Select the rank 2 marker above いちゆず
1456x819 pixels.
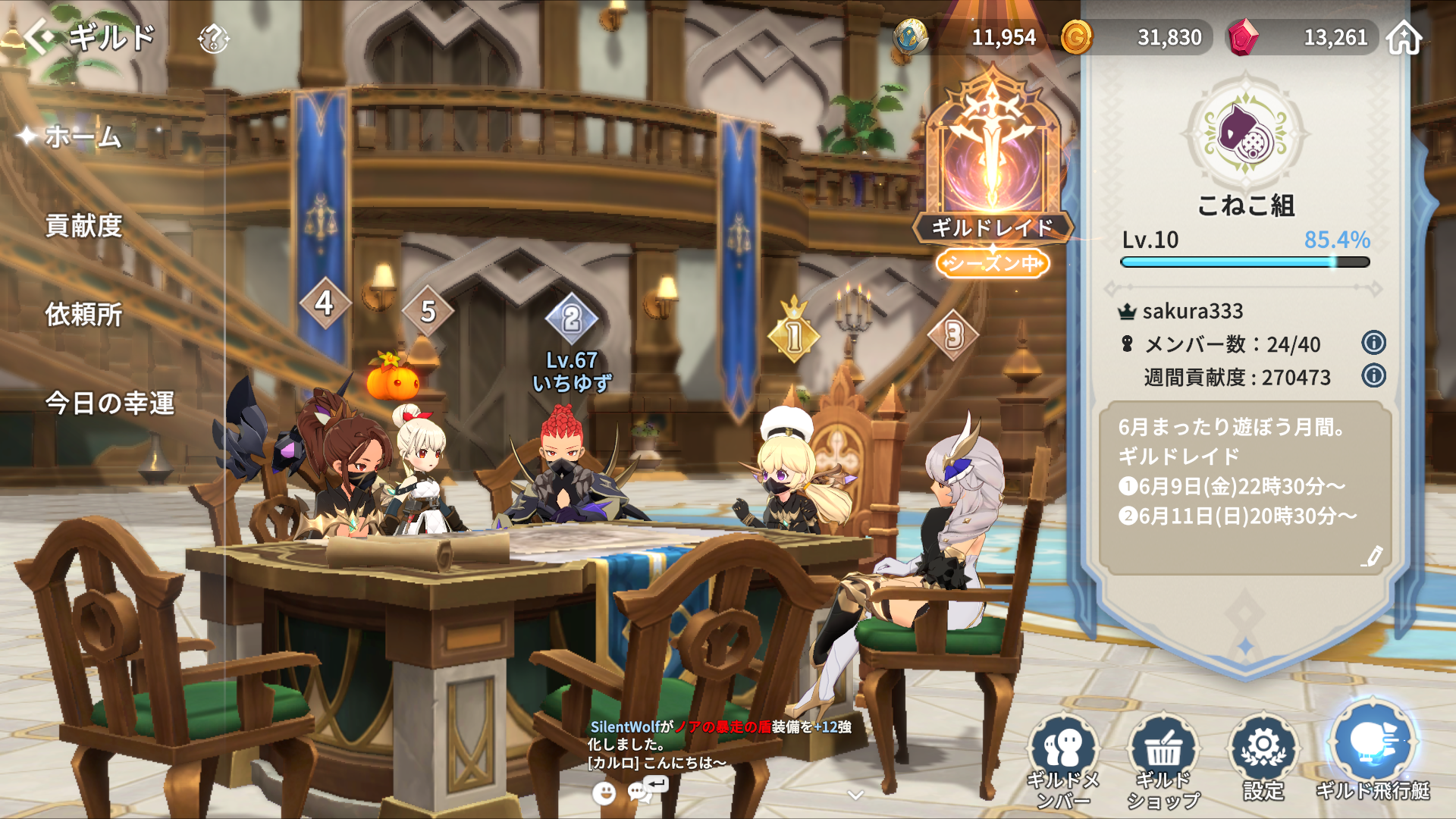click(572, 319)
